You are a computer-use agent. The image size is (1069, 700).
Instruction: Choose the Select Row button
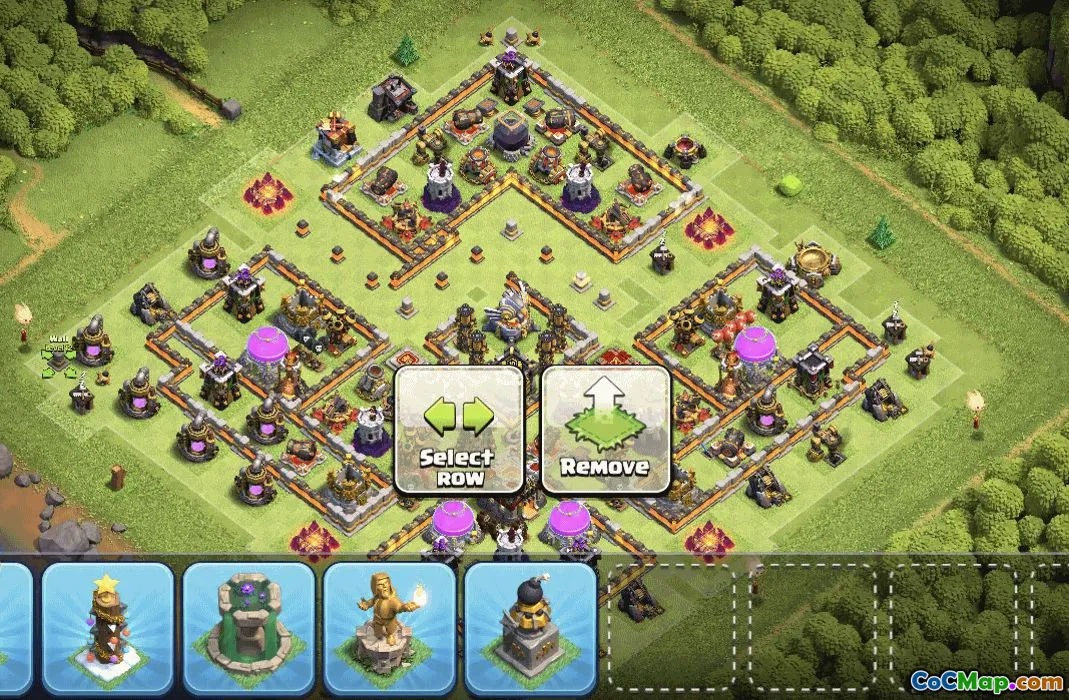point(459,430)
